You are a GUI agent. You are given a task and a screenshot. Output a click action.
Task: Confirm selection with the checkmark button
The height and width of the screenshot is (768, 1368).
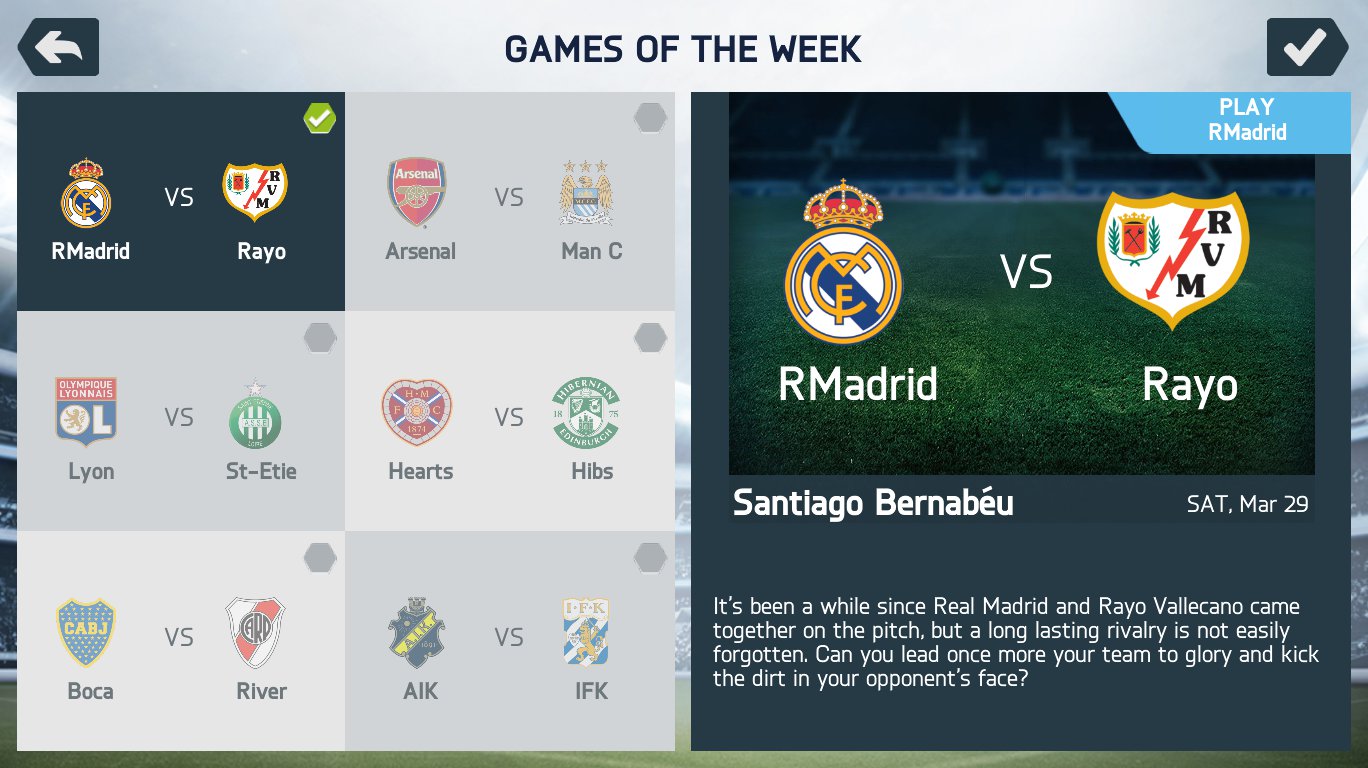pos(1307,47)
